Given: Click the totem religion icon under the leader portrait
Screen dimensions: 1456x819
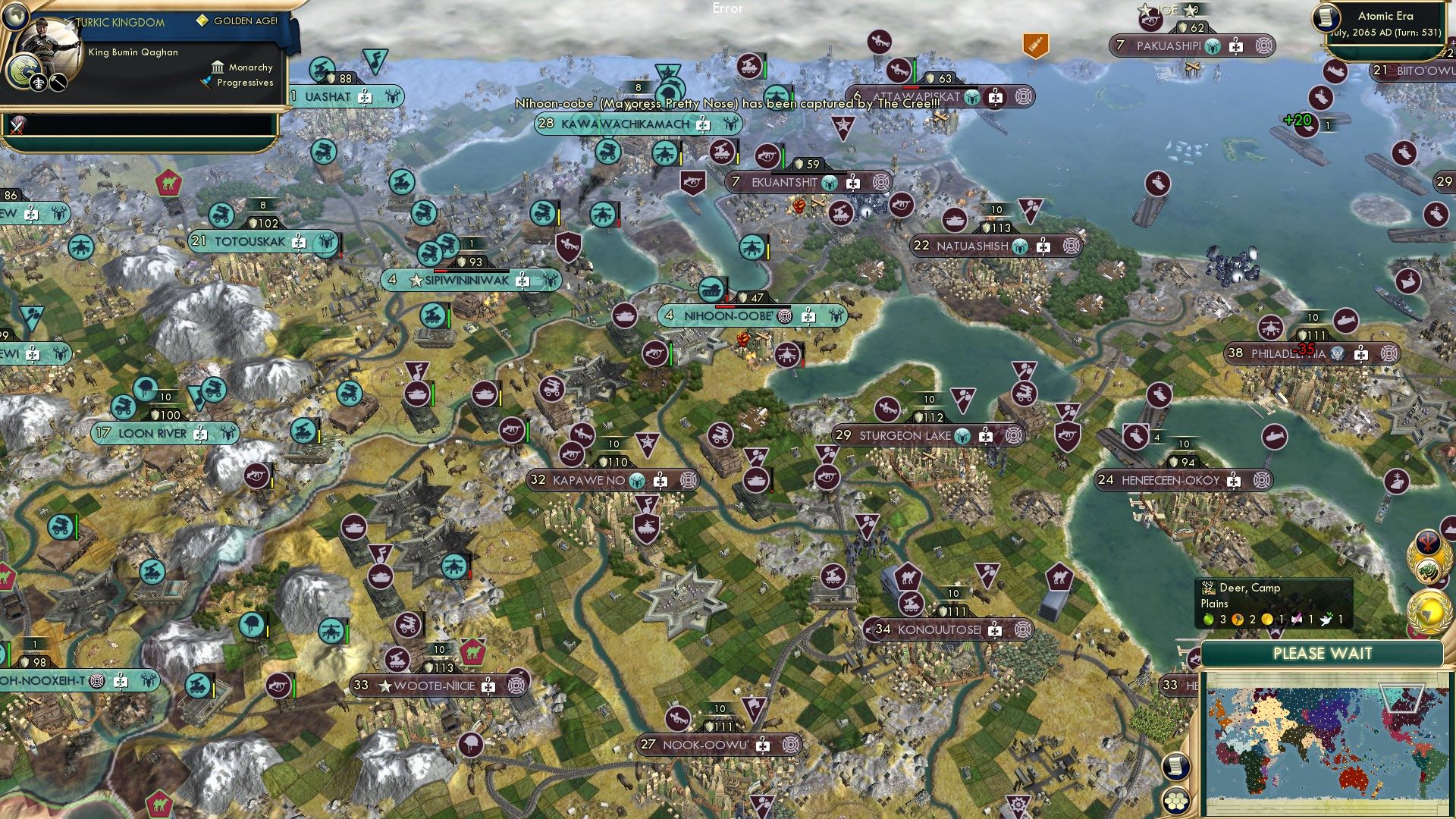Looking at the screenshot, I should [x=39, y=84].
